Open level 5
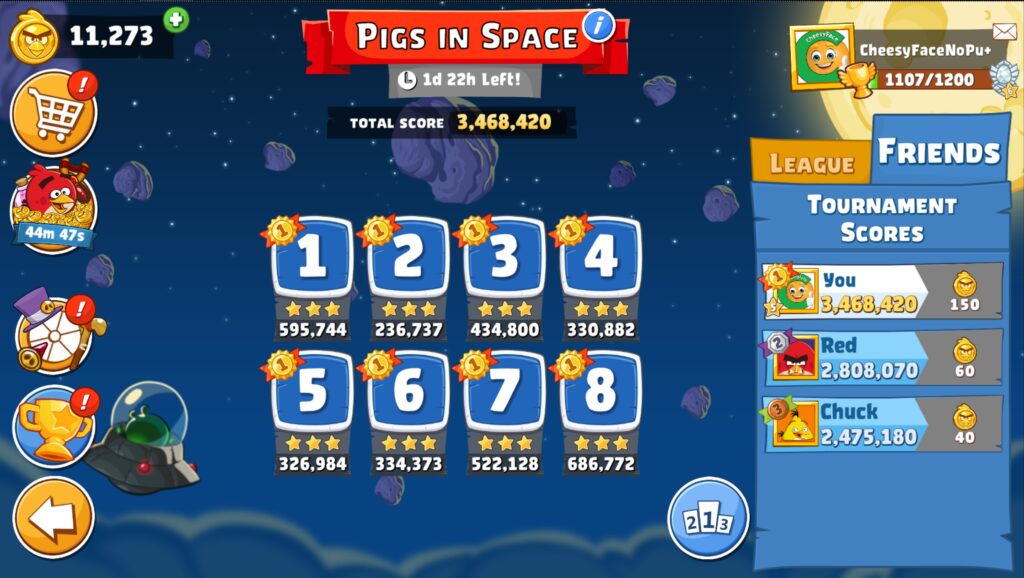Screen dimensions: 1024x578 (x=312, y=393)
